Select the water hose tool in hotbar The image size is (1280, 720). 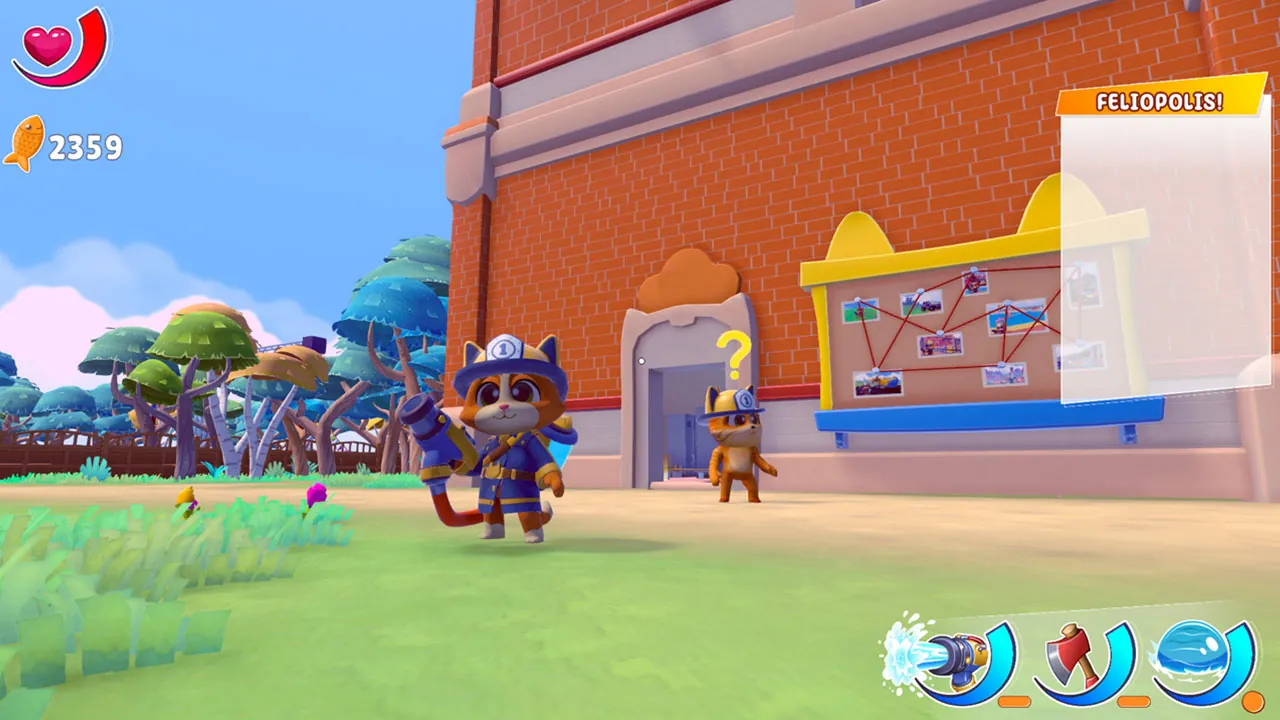(955, 655)
